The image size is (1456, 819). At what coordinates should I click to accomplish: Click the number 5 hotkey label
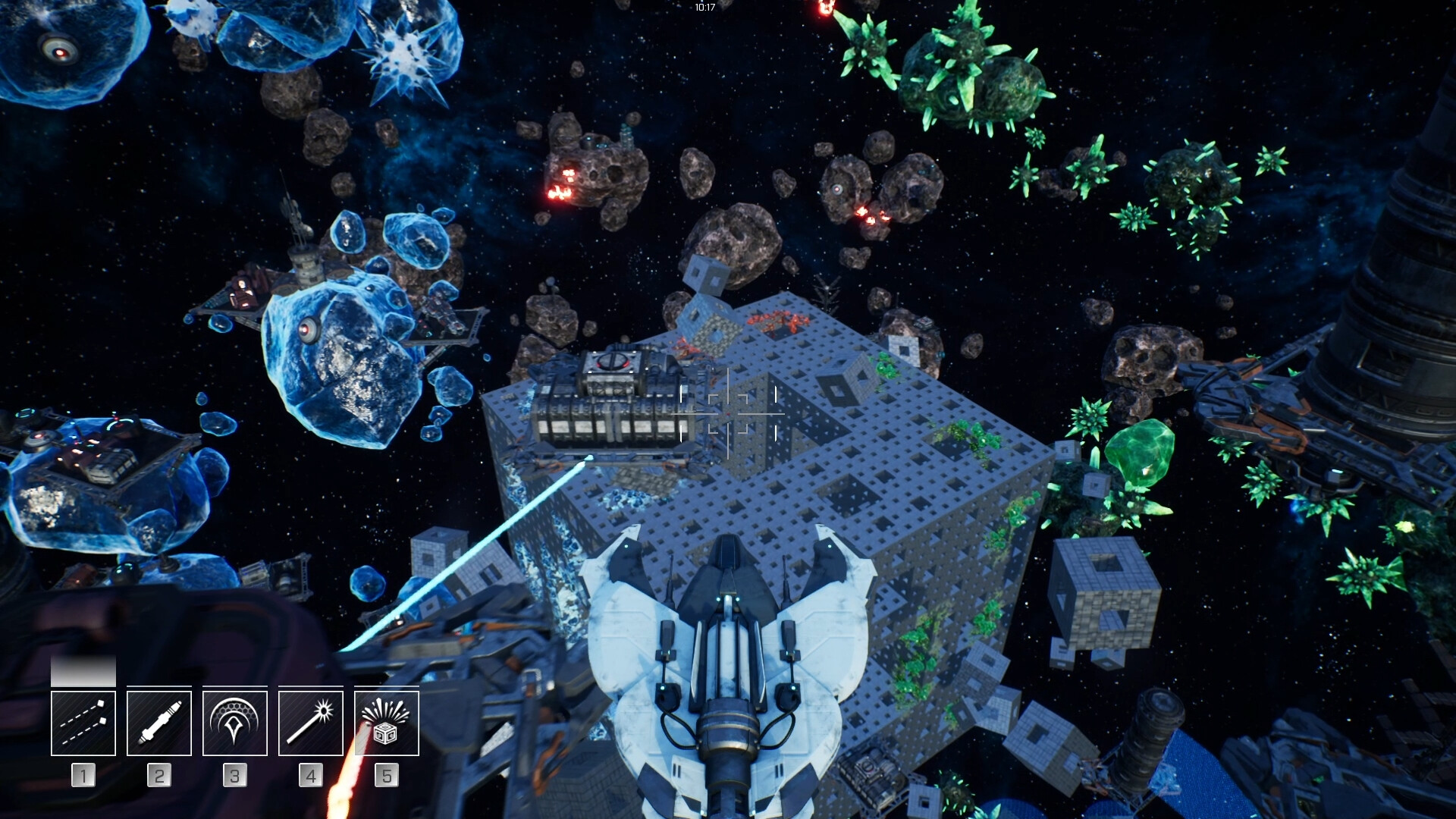(388, 775)
